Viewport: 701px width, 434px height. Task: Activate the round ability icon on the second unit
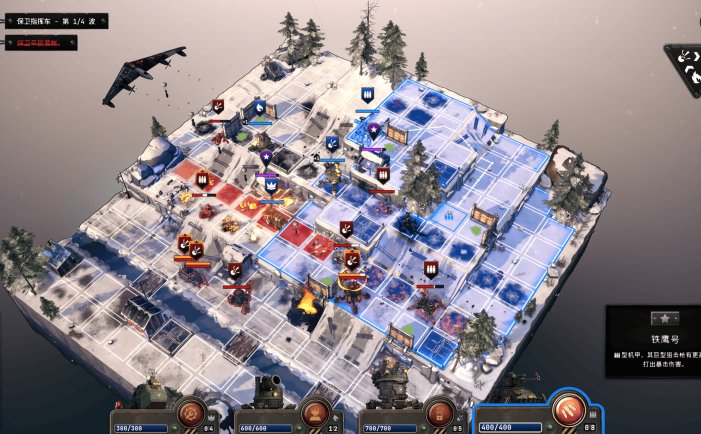(x=313, y=412)
